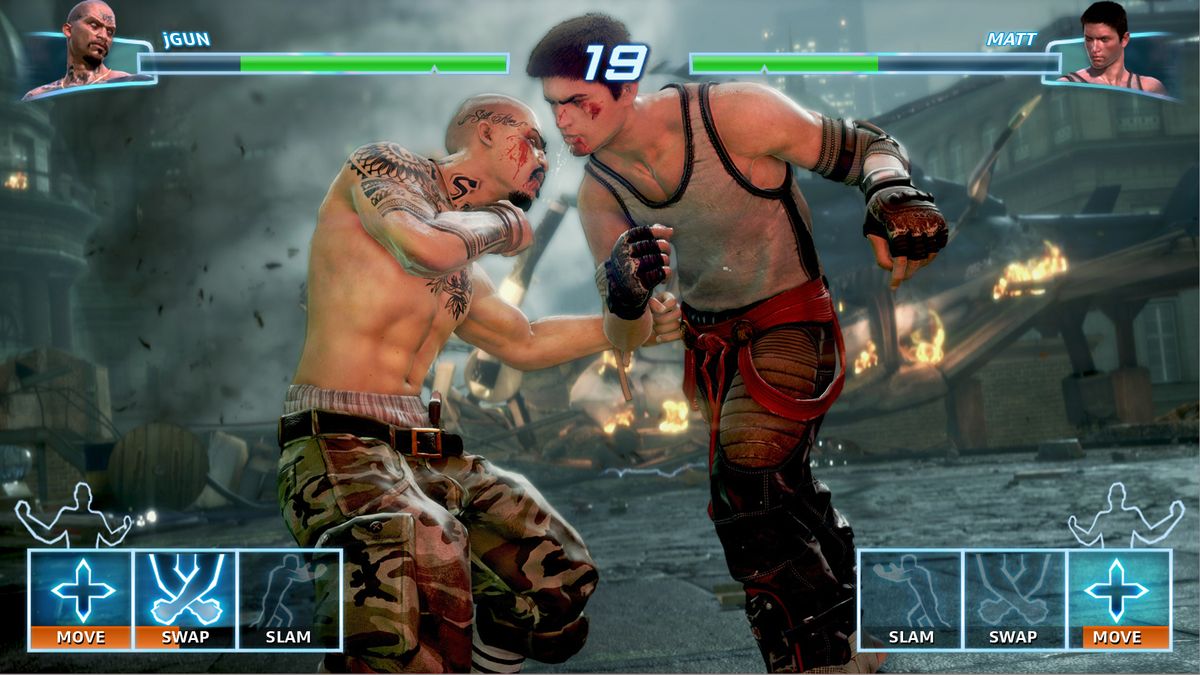This screenshot has height=675, width=1200.
Task: Select the flexing figure outline above jGUN's actions
Action: [73, 517]
